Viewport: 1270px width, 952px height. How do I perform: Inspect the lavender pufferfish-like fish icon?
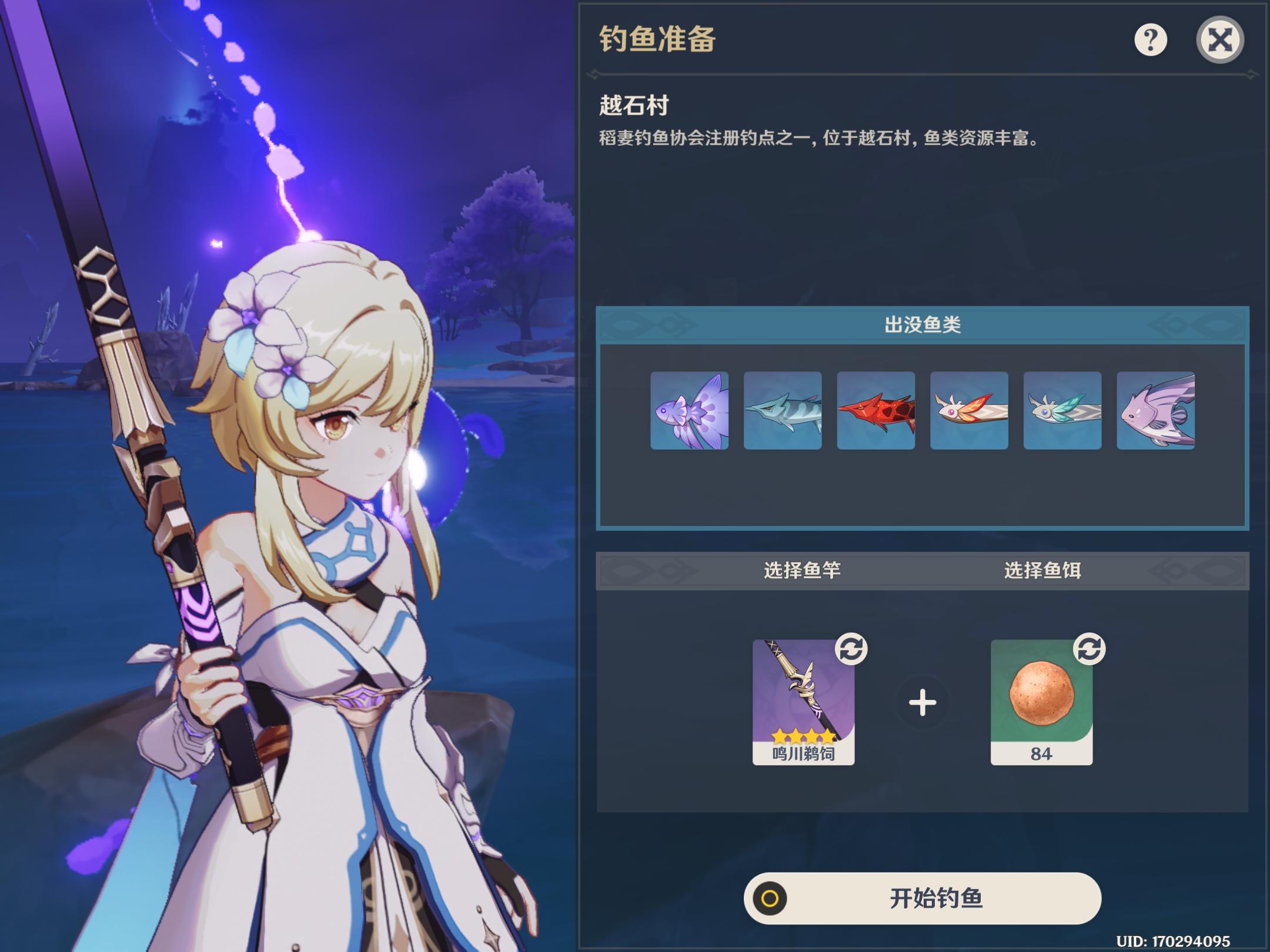tap(1155, 410)
